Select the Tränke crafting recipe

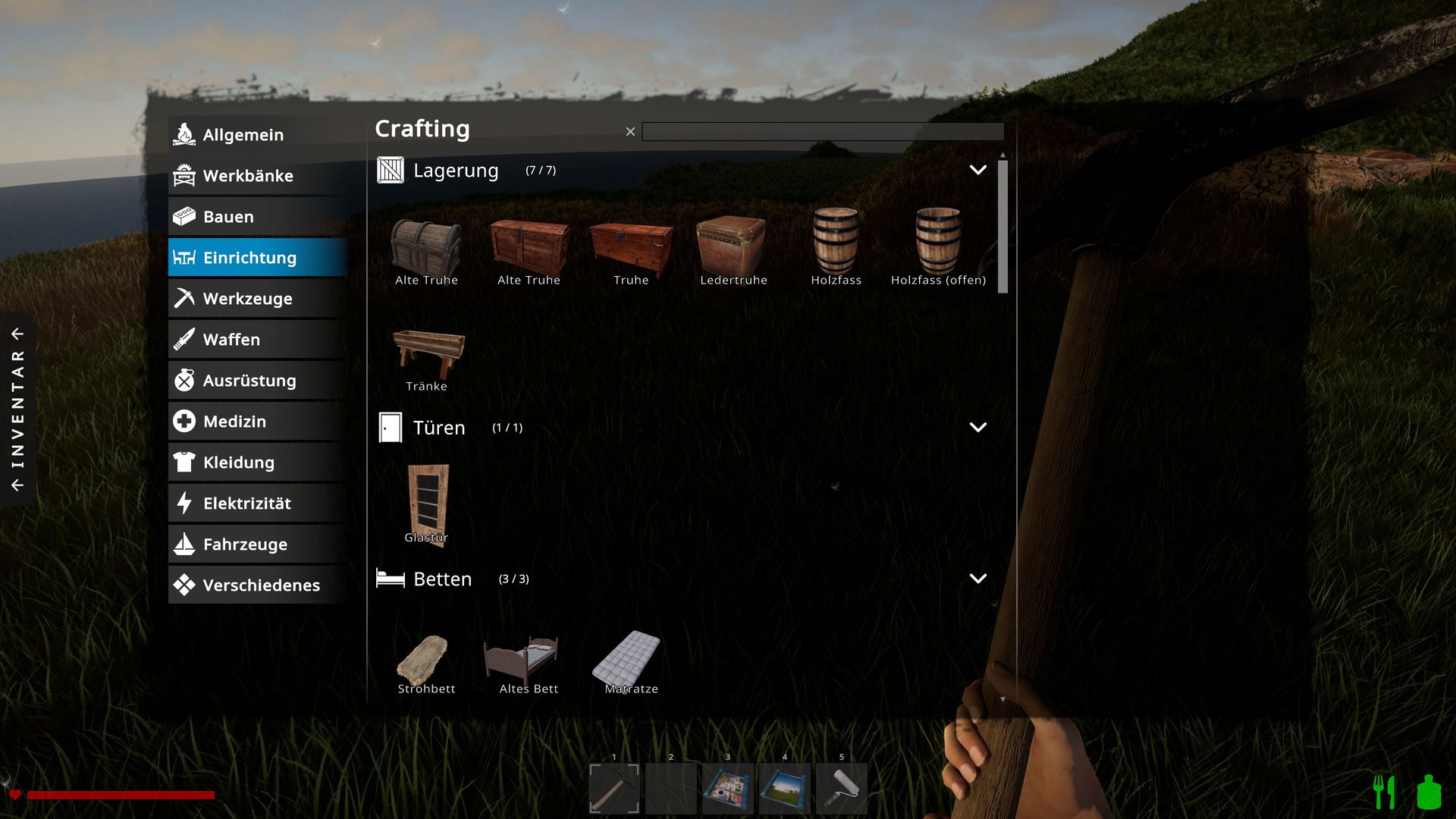pos(427,357)
